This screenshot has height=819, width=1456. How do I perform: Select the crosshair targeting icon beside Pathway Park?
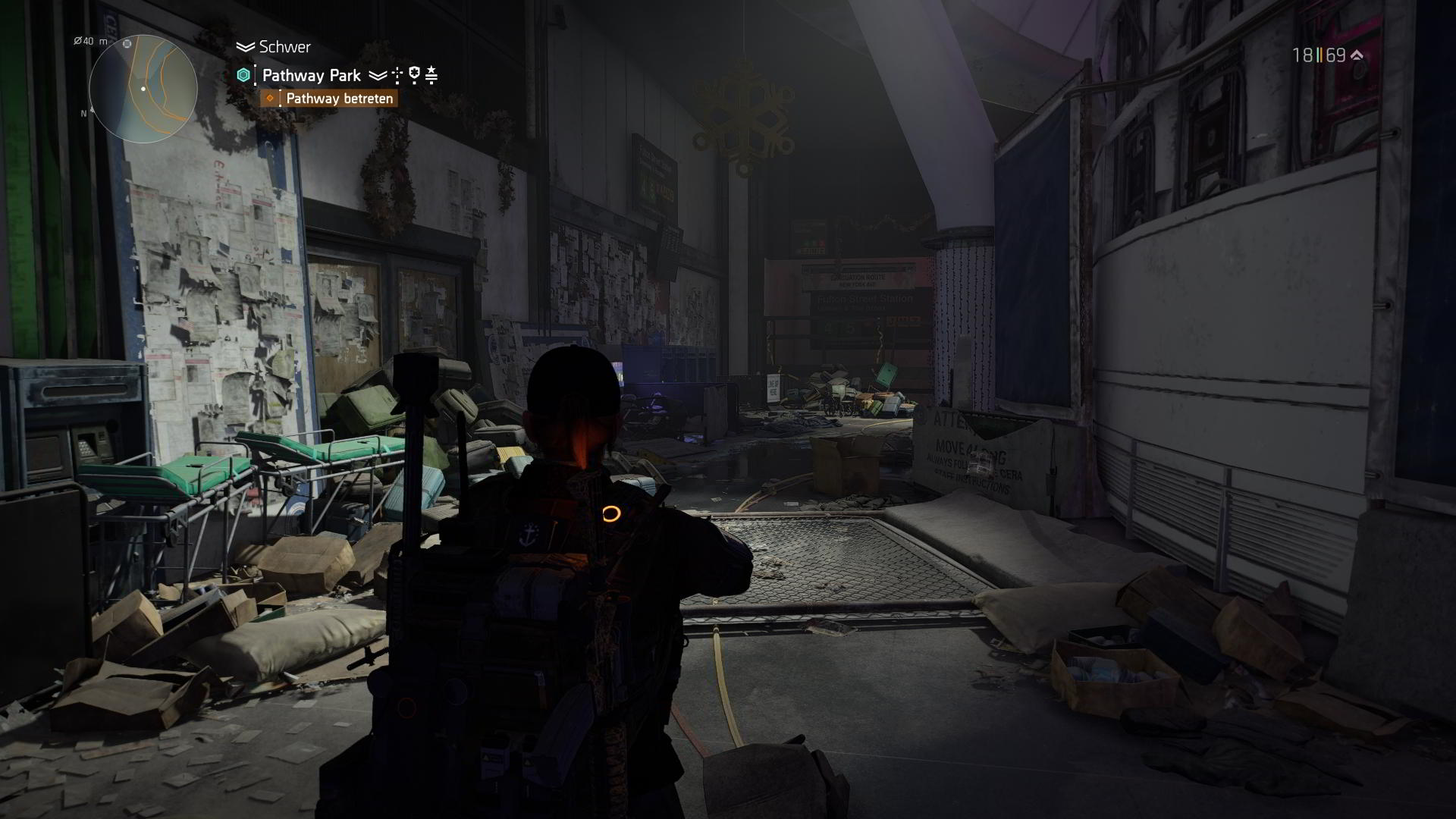click(x=397, y=74)
